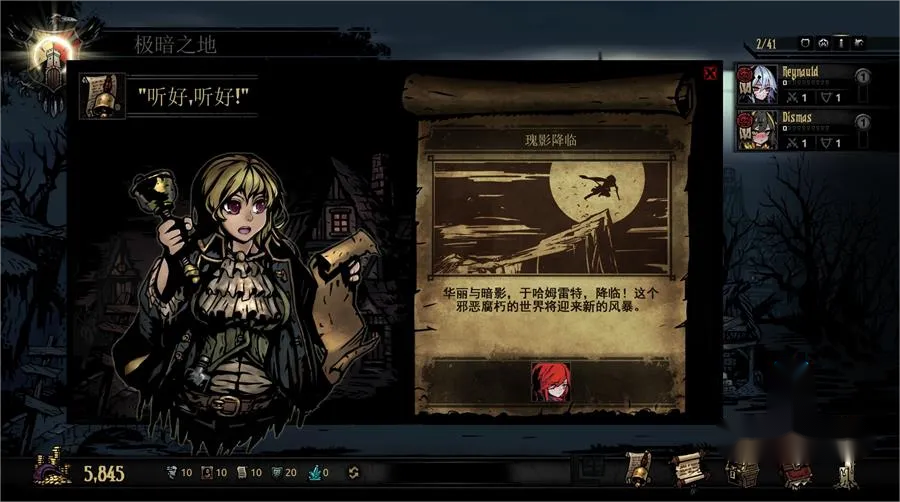Toggle the rightmost roster sort button
This screenshot has width=900, height=502.
pyautogui.click(x=859, y=43)
